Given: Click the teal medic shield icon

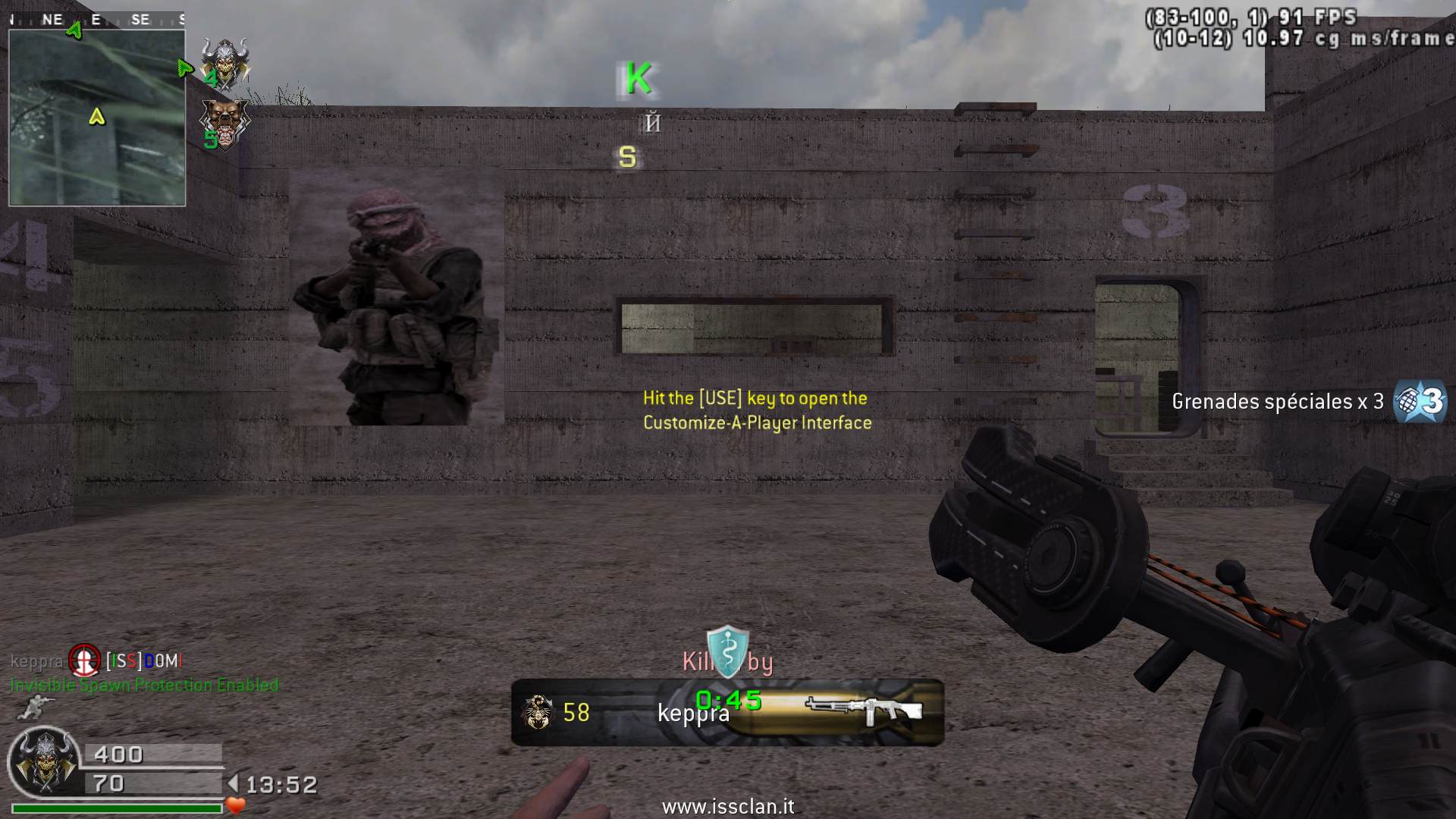Looking at the screenshot, I should [727, 651].
